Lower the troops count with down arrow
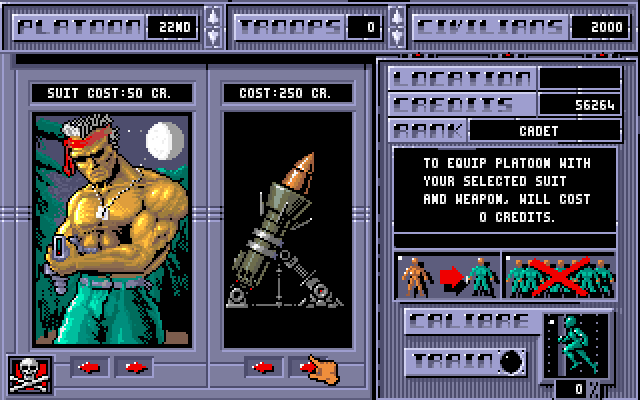This screenshot has width=640, height=400. pos(395,36)
